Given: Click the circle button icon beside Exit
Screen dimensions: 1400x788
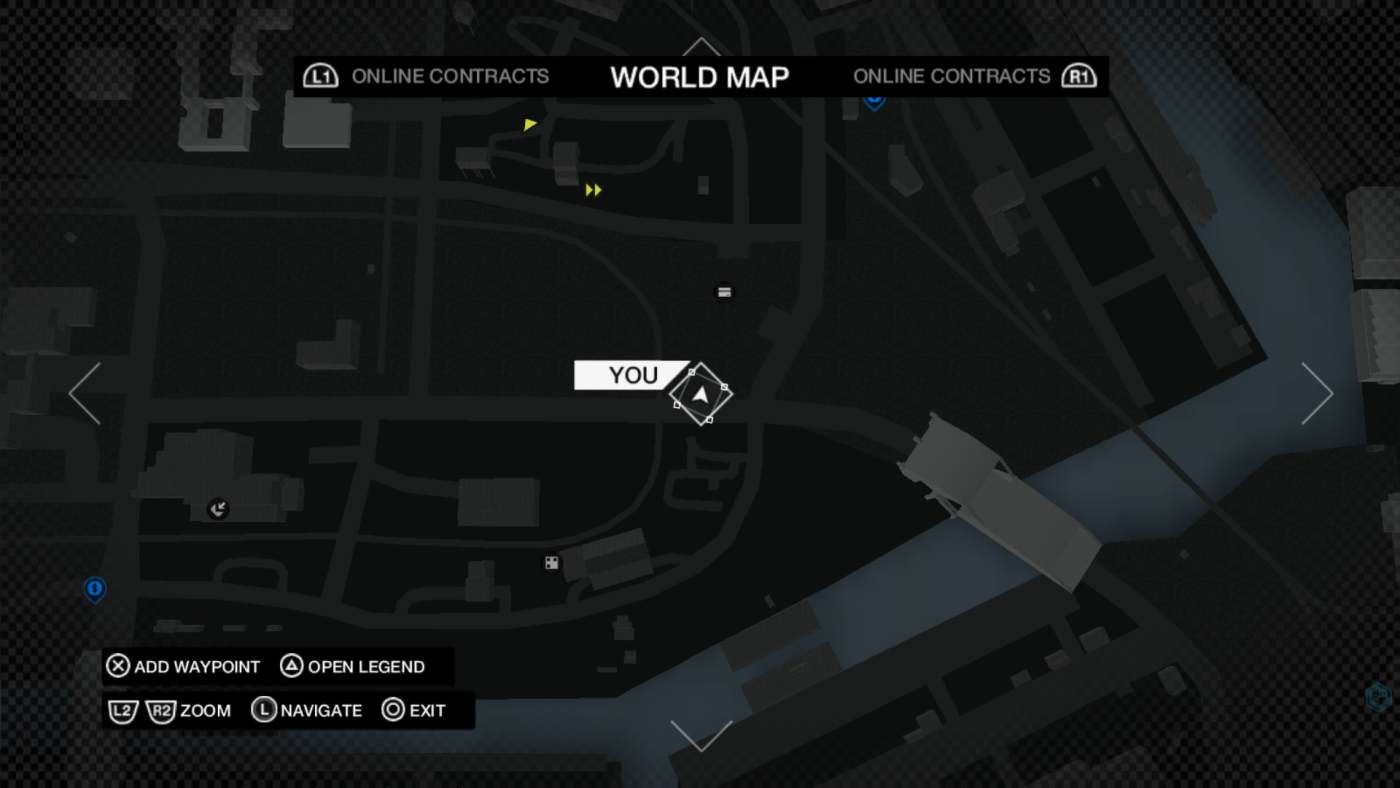Looking at the screenshot, I should [x=391, y=710].
